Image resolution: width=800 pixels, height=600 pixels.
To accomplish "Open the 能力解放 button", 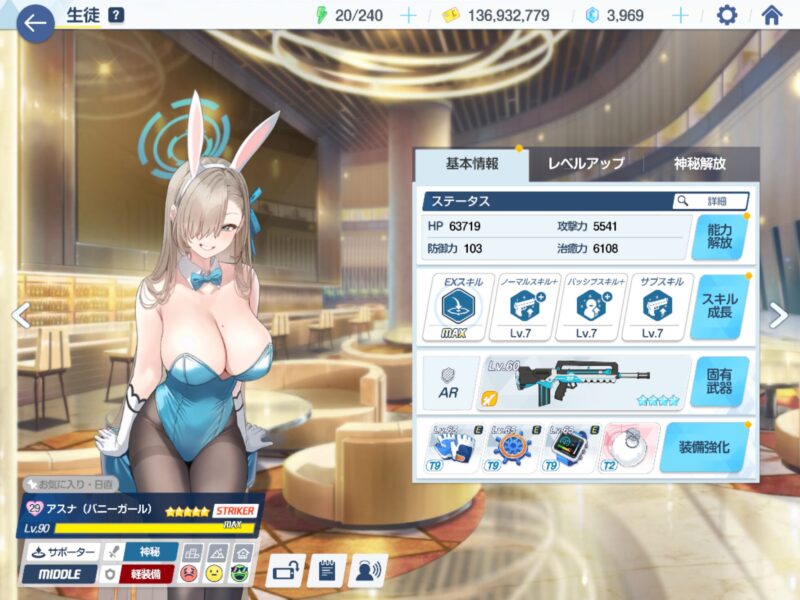I will tap(719, 237).
